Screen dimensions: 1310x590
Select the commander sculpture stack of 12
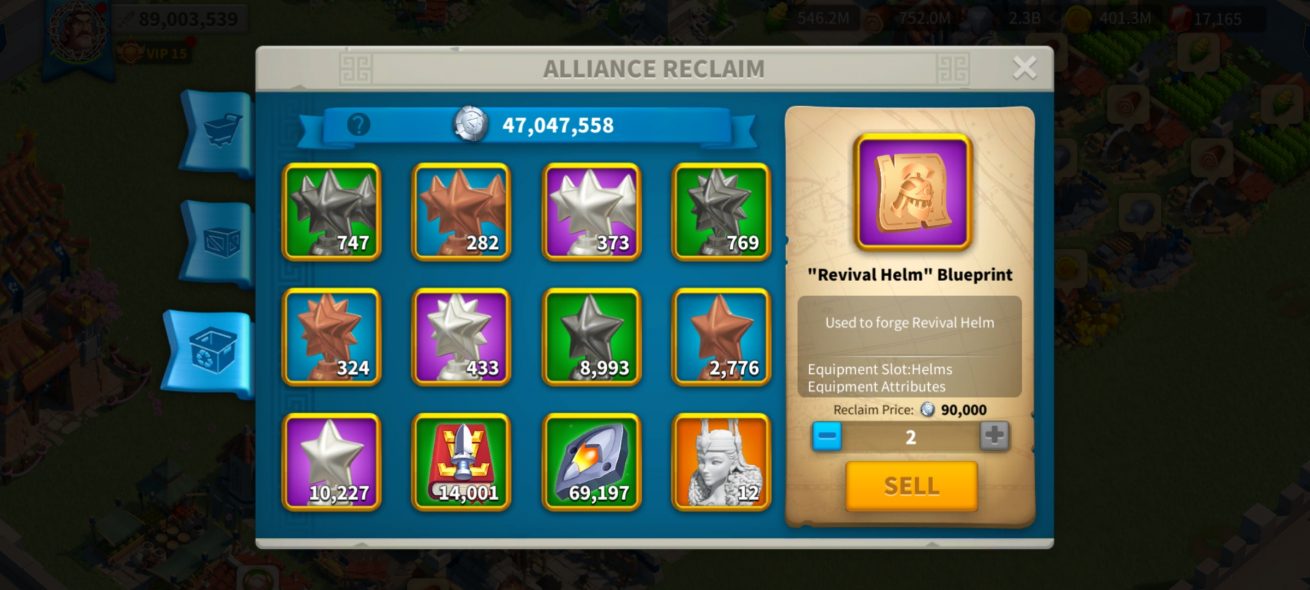tap(721, 462)
